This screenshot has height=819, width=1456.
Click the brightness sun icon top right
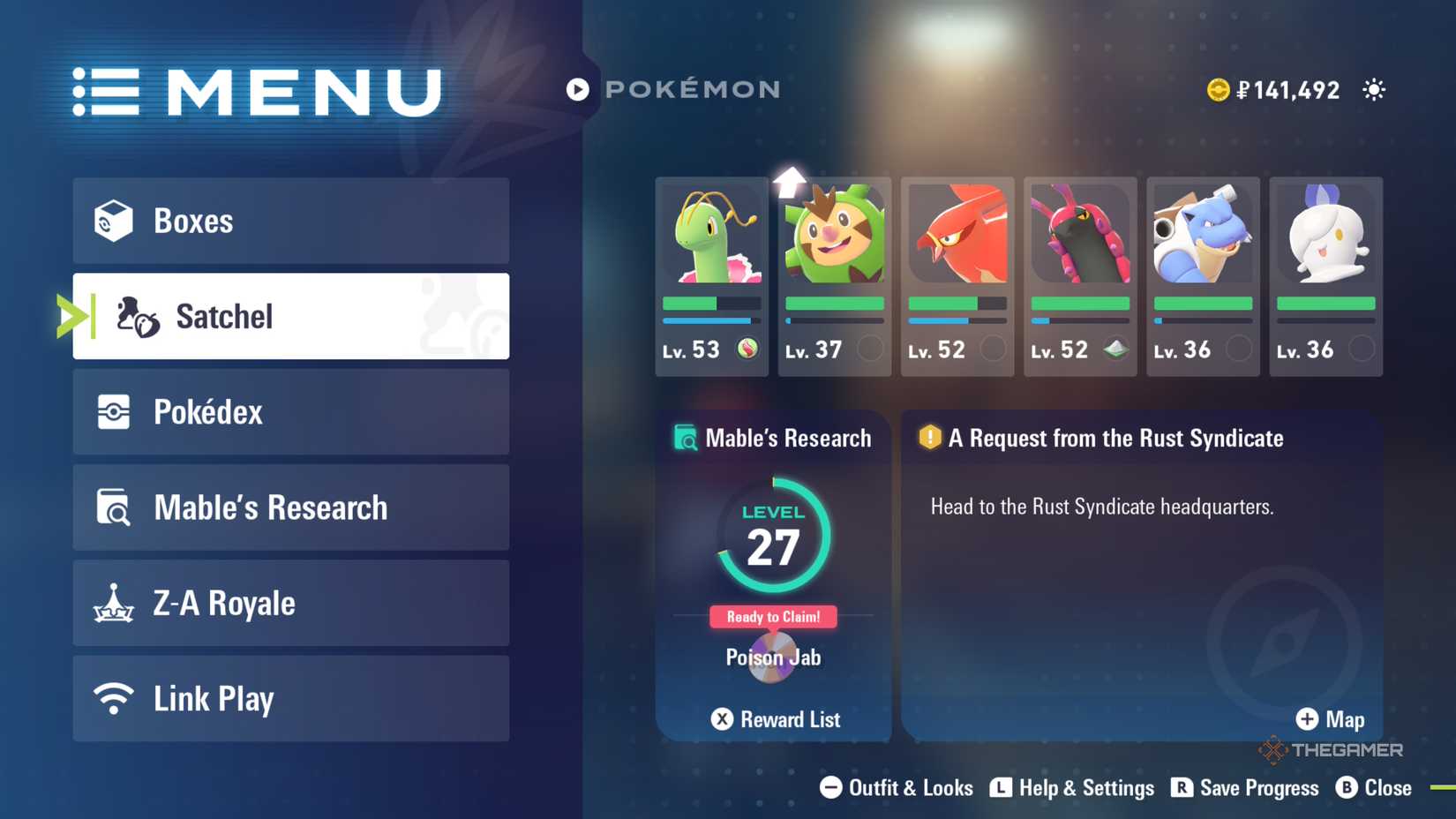pos(1374,89)
